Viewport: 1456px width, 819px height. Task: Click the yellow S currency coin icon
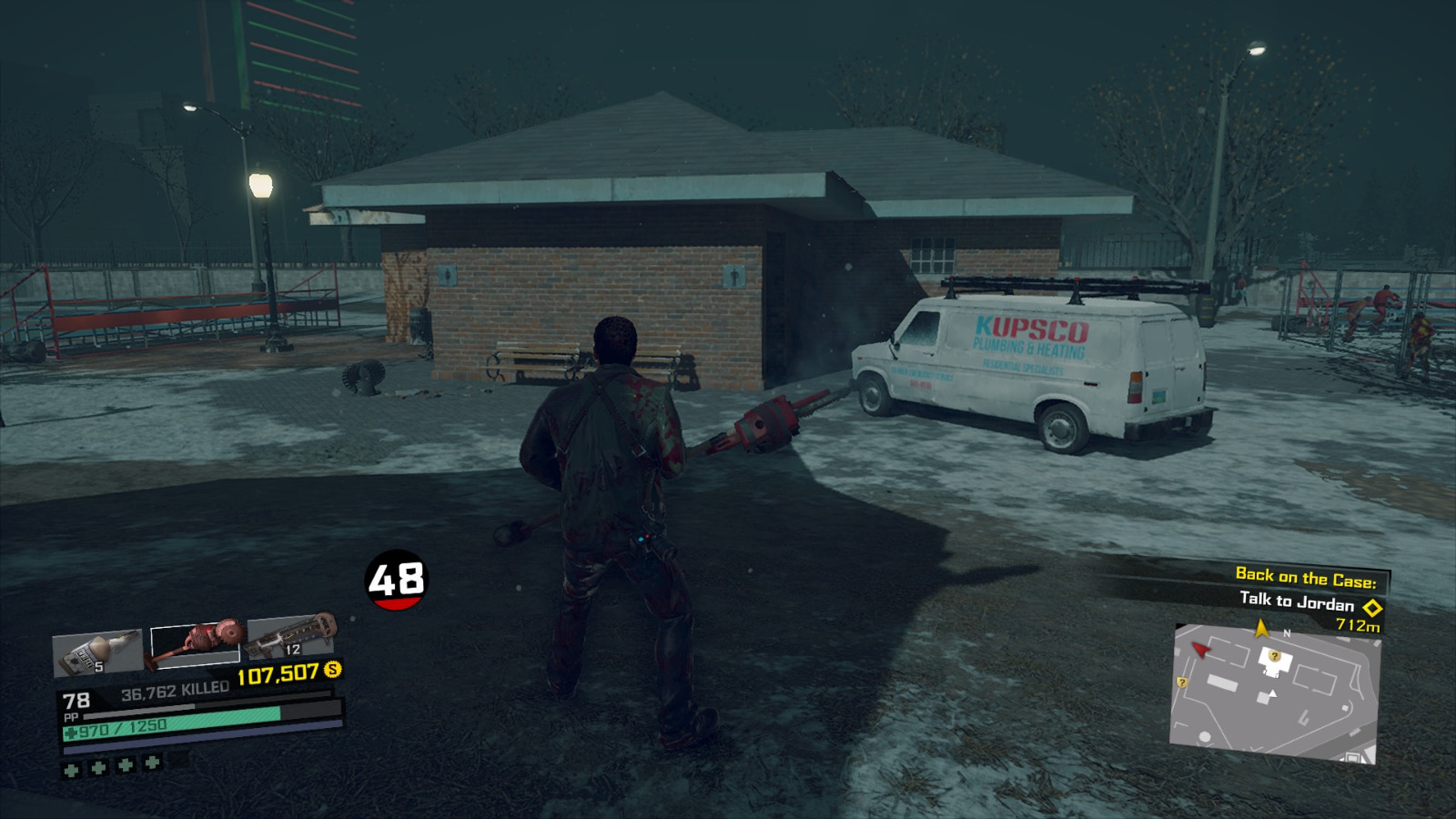click(x=332, y=670)
